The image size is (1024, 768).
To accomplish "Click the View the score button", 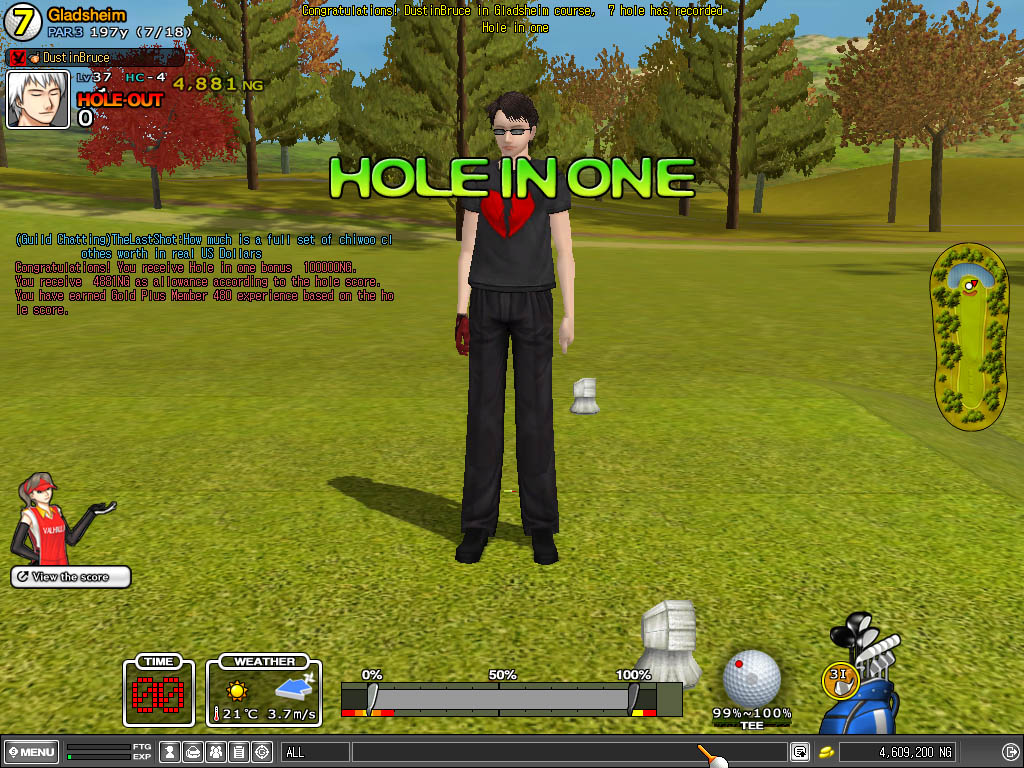I will (70, 577).
